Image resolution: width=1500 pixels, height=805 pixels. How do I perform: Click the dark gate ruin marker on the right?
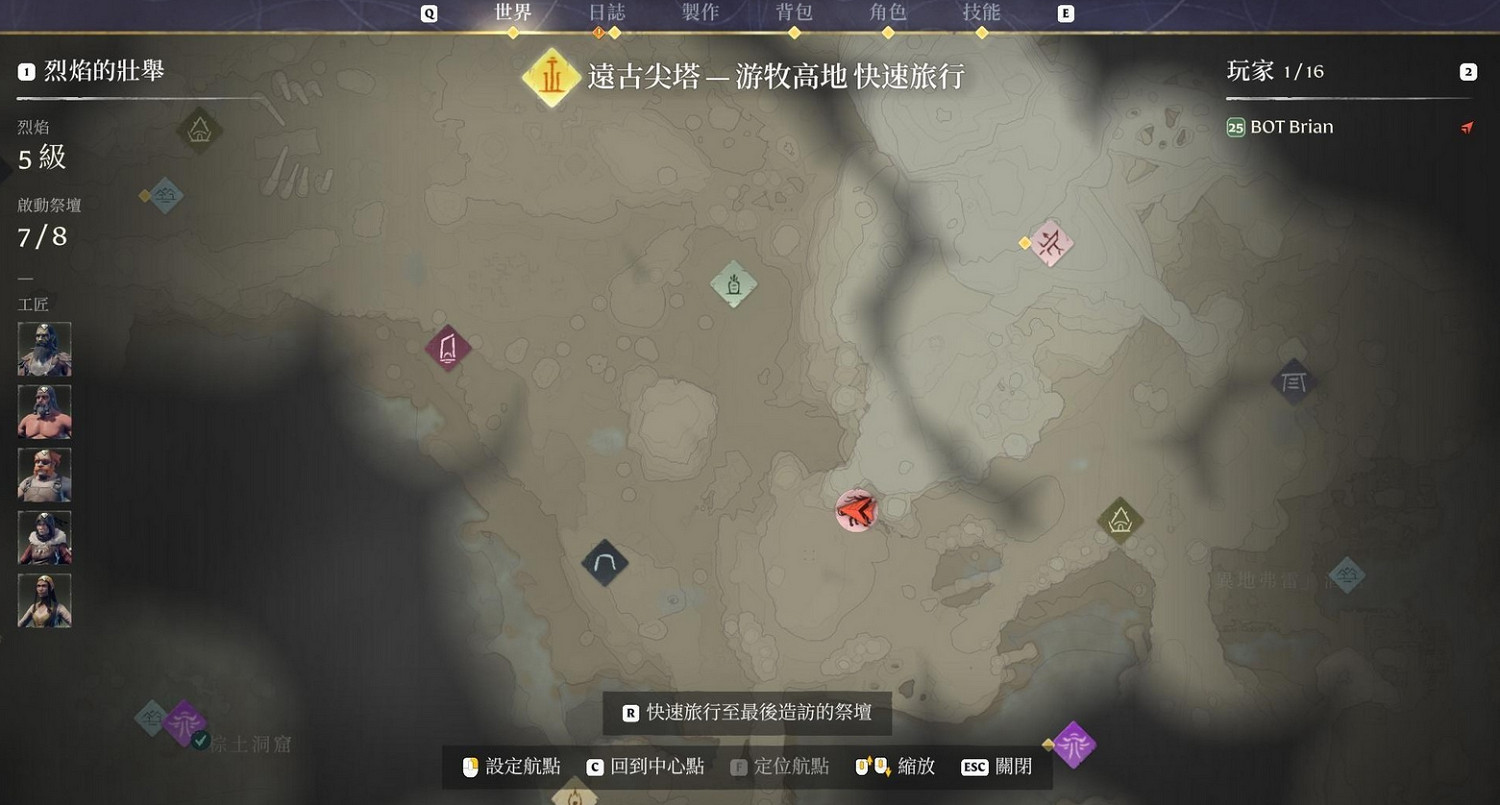pyautogui.click(x=1294, y=381)
